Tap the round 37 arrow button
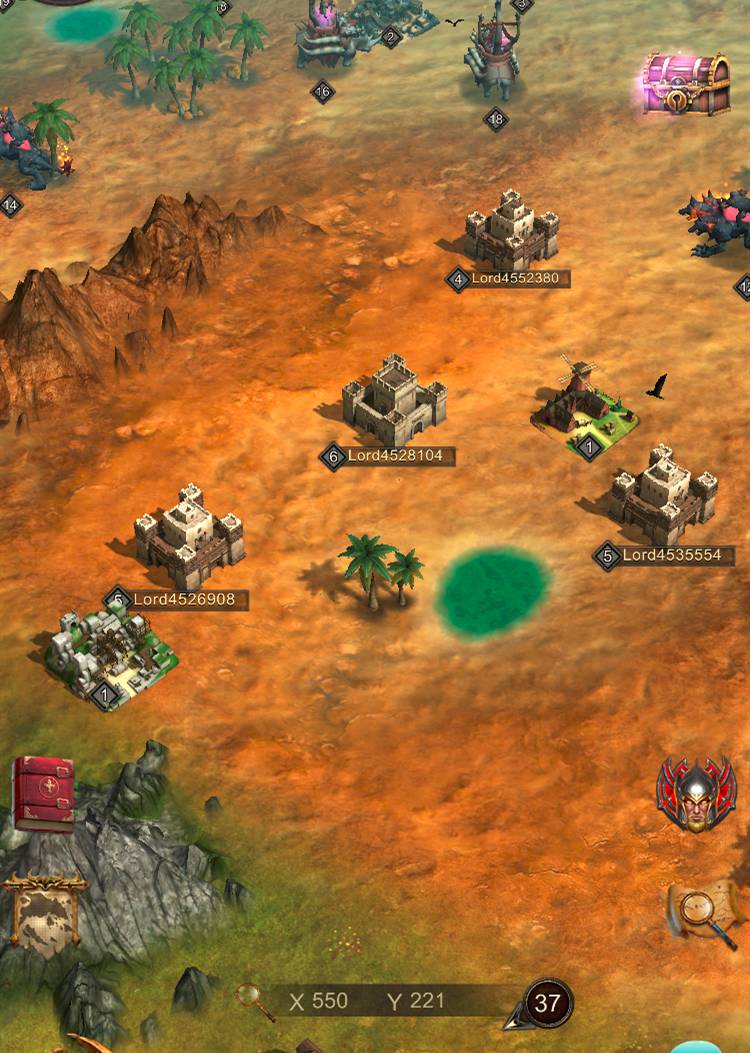The width and height of the screenshot is (750, 1053). 545,1003
